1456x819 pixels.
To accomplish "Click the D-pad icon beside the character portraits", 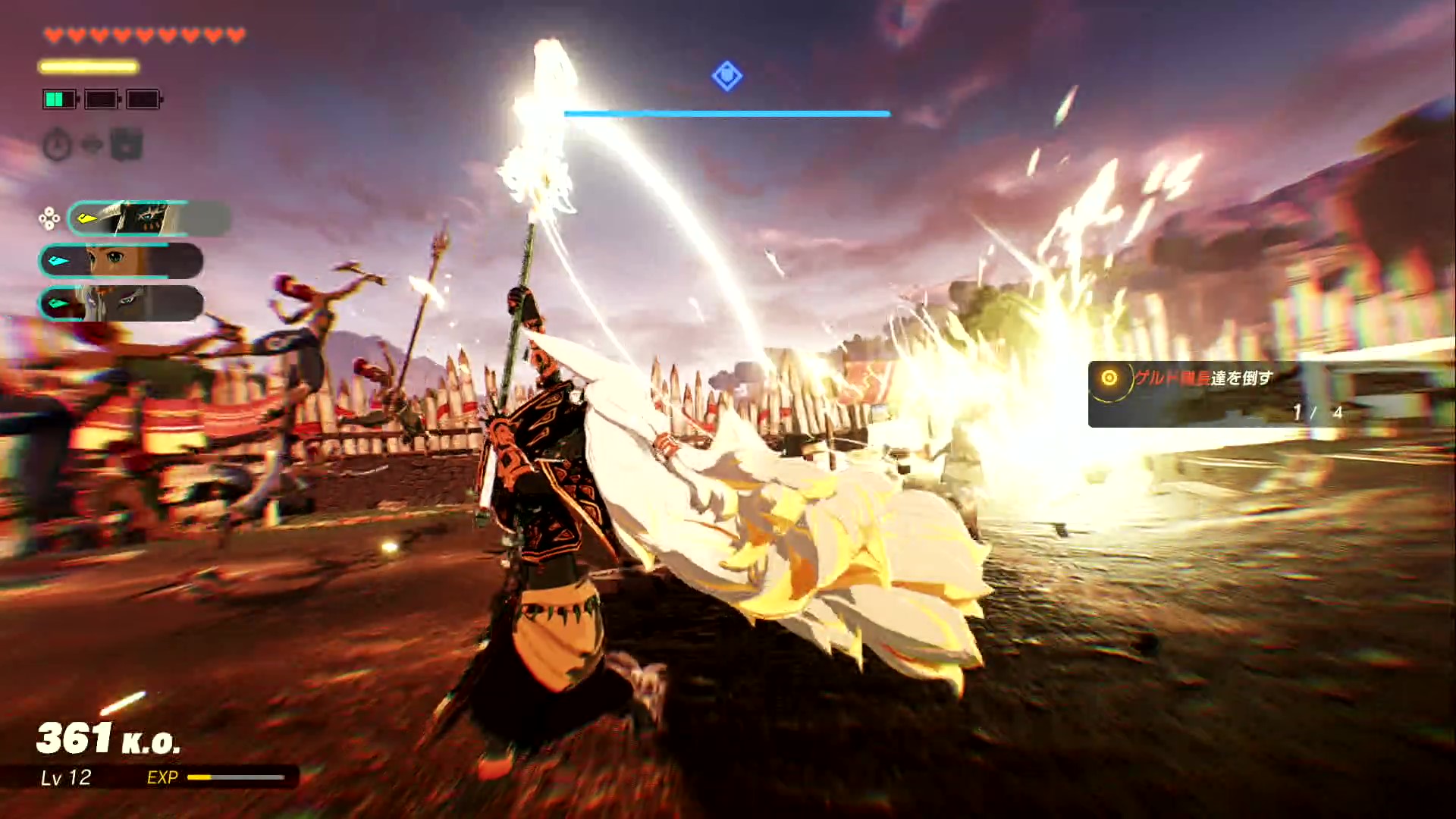I will click(x=49, y=220).
